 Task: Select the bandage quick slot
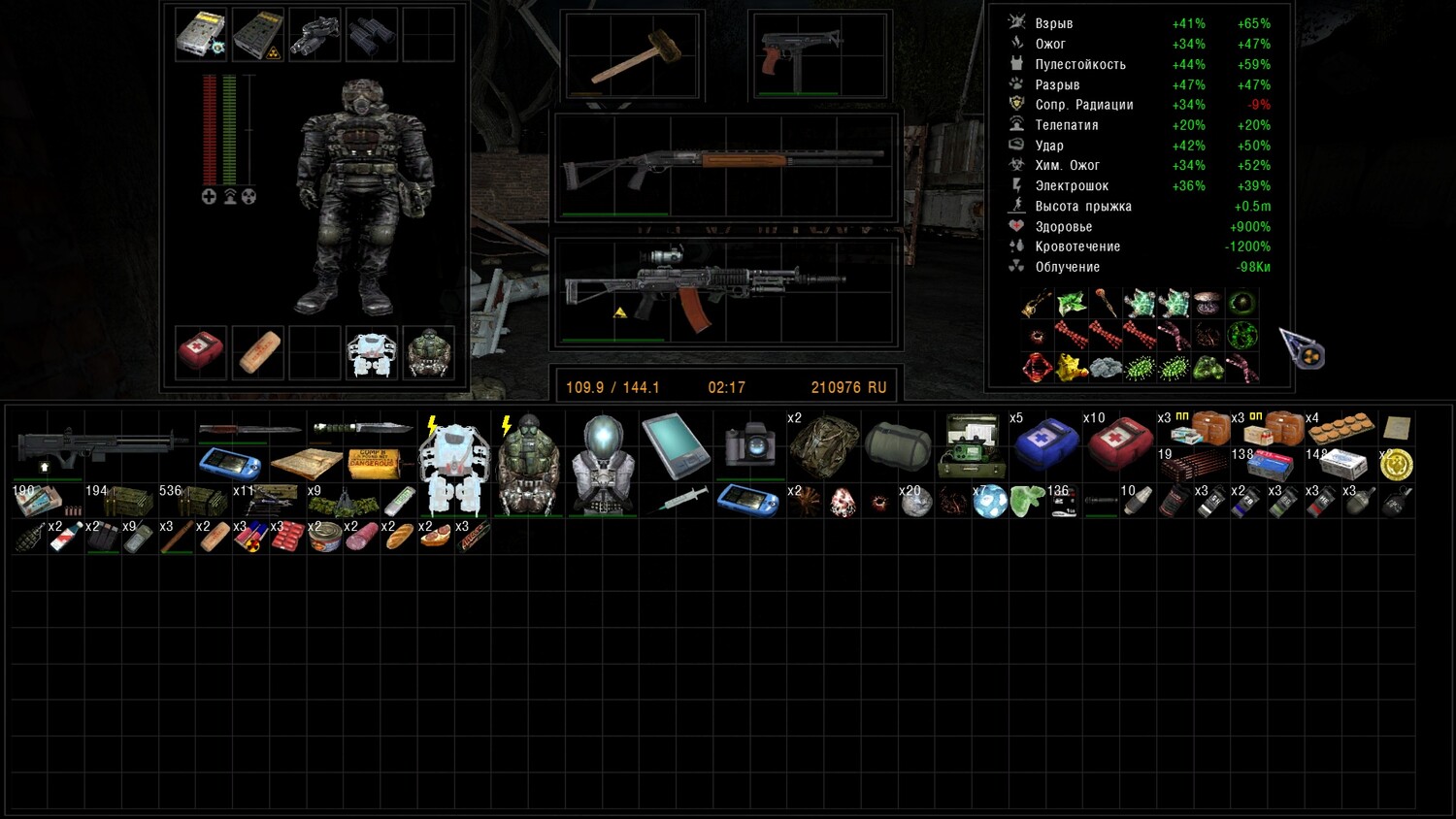click(x=258, y=352)
